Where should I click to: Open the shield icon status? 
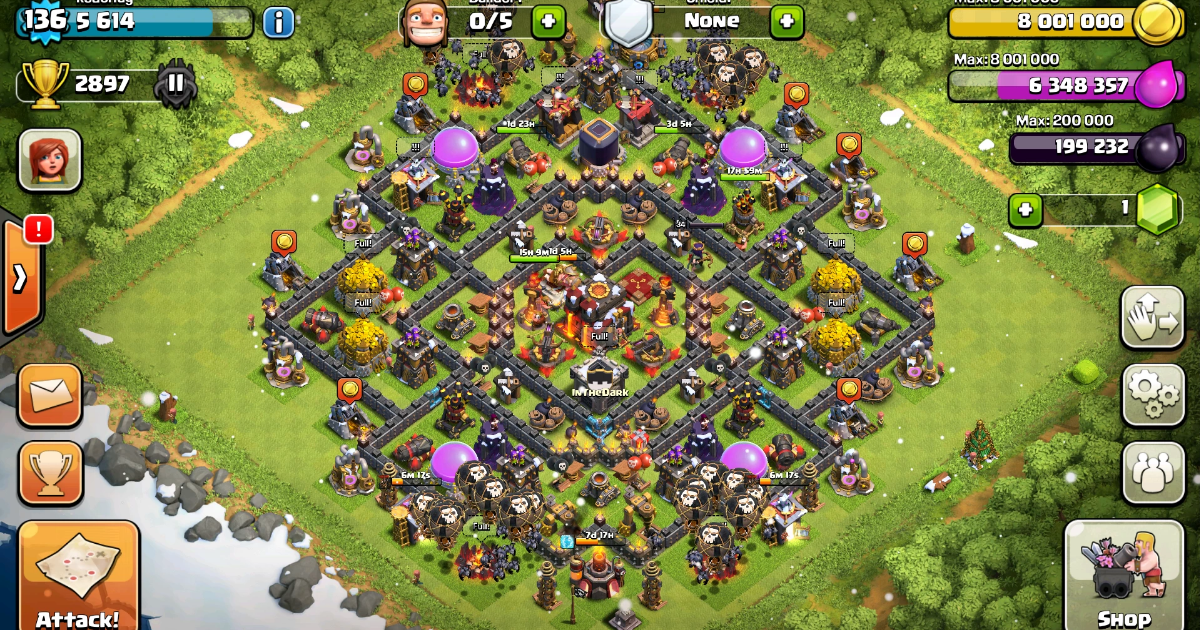pos(630,22)
